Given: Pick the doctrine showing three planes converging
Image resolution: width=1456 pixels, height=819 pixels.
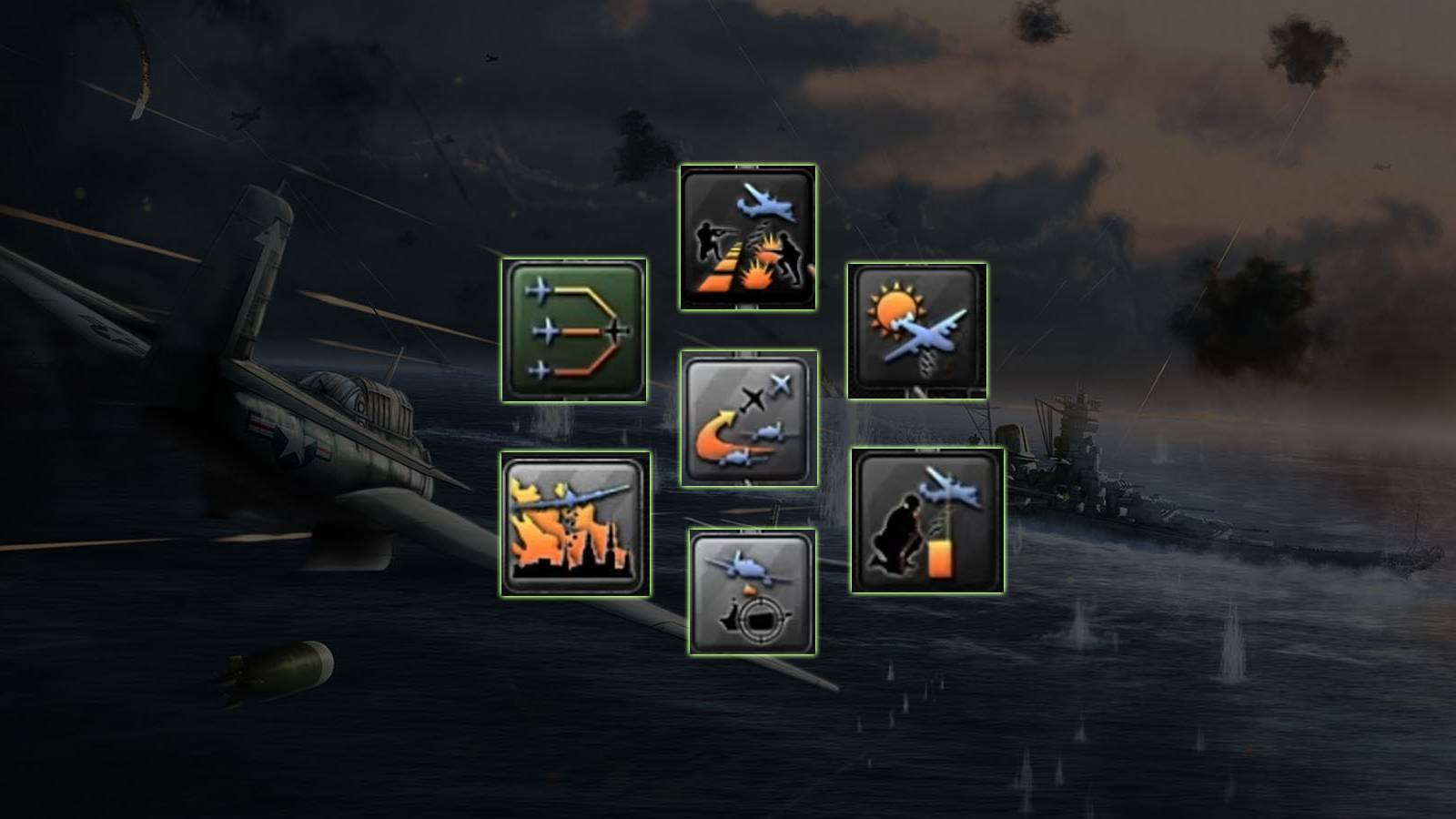Looking at the screenshot, I should 573,332.
